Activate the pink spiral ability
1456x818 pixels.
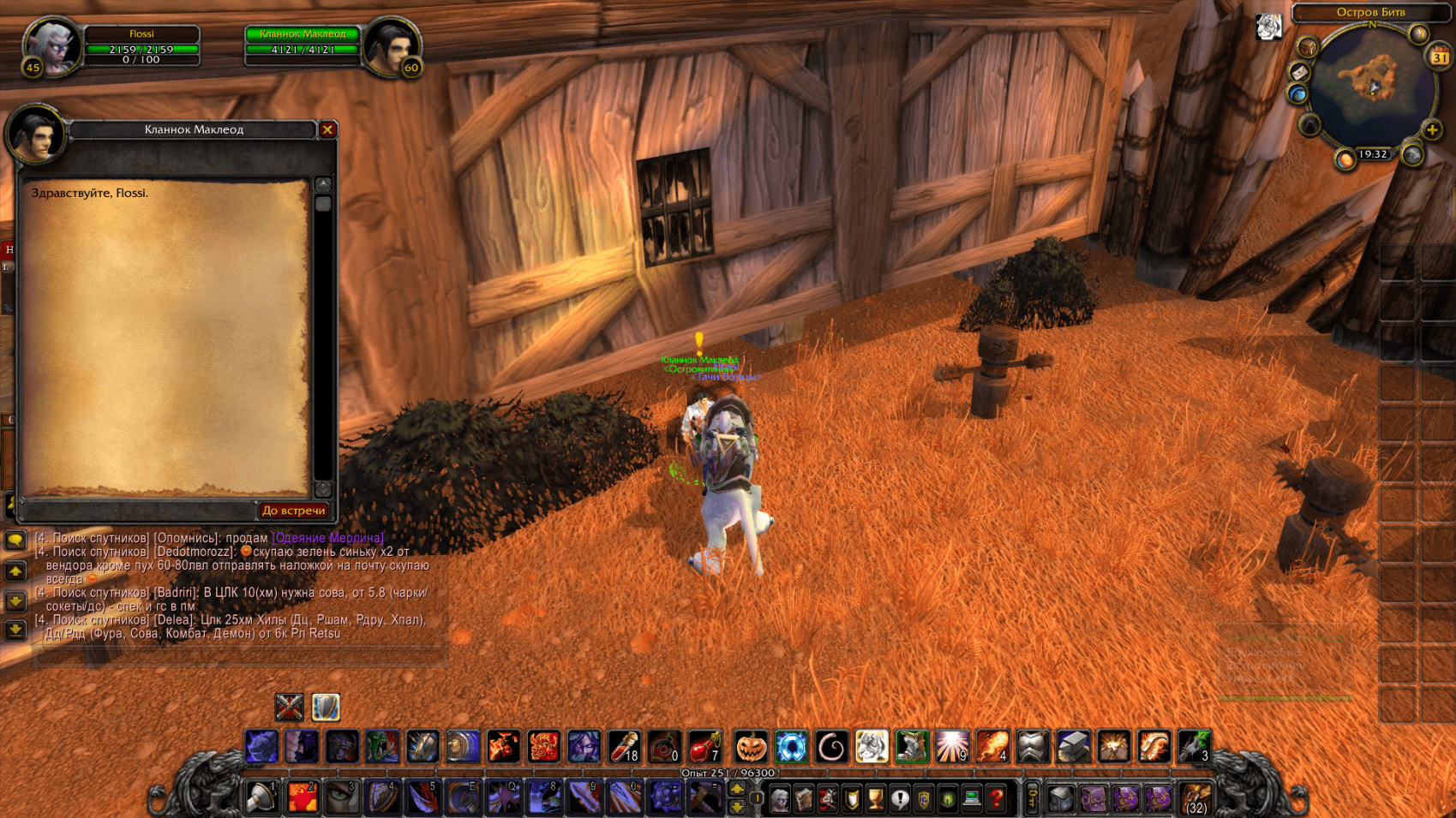pos(831,747)
